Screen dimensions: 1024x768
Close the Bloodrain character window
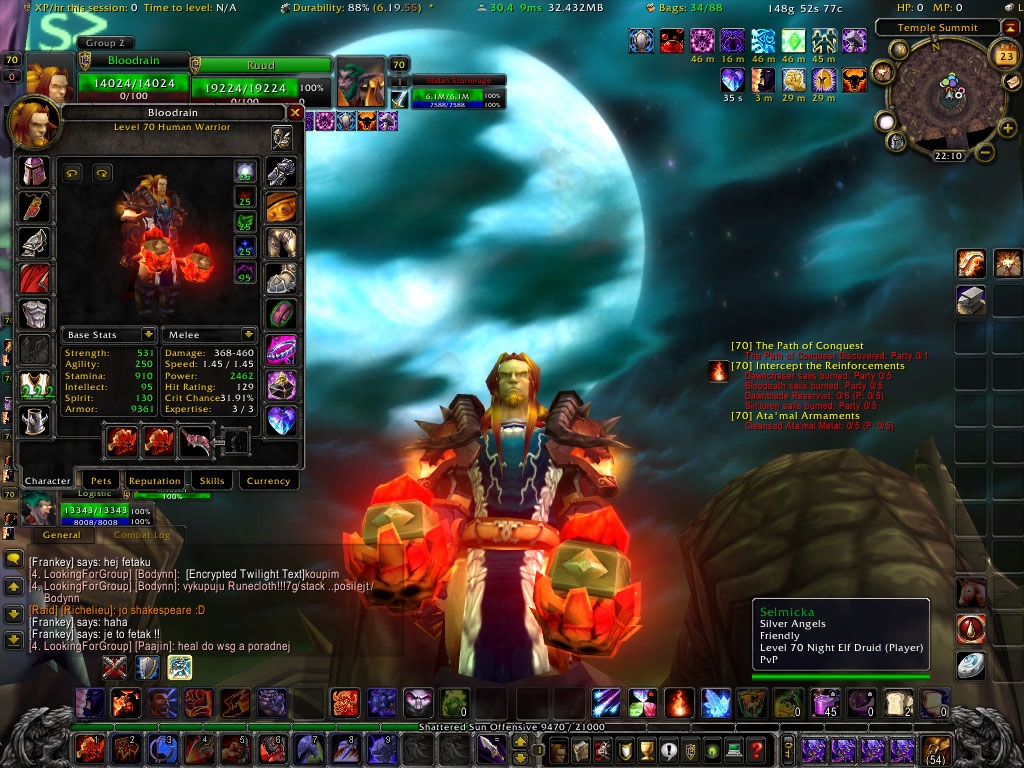[x=295, y=113]
